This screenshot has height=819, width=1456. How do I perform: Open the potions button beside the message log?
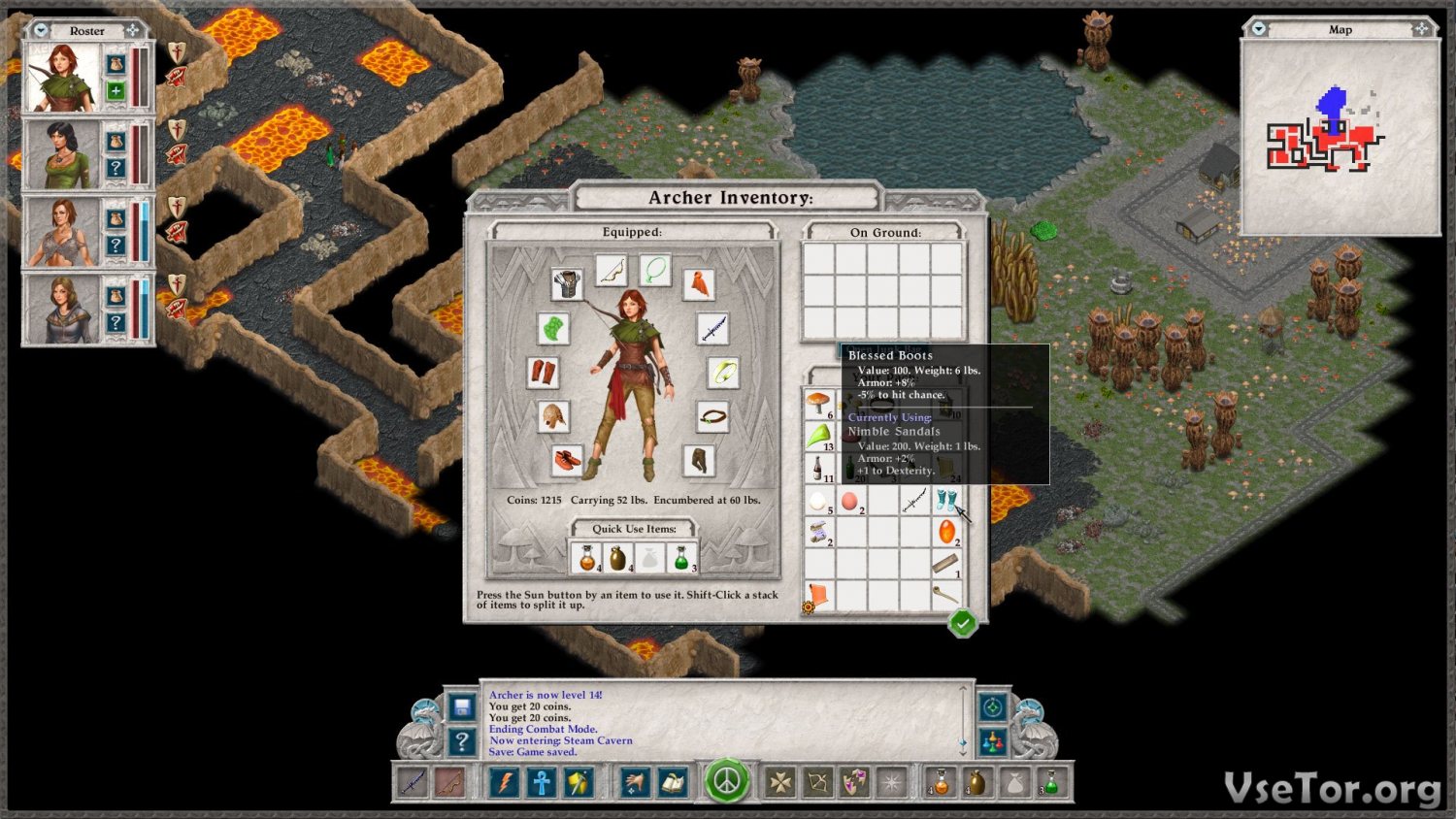click(x=992, y=743)
